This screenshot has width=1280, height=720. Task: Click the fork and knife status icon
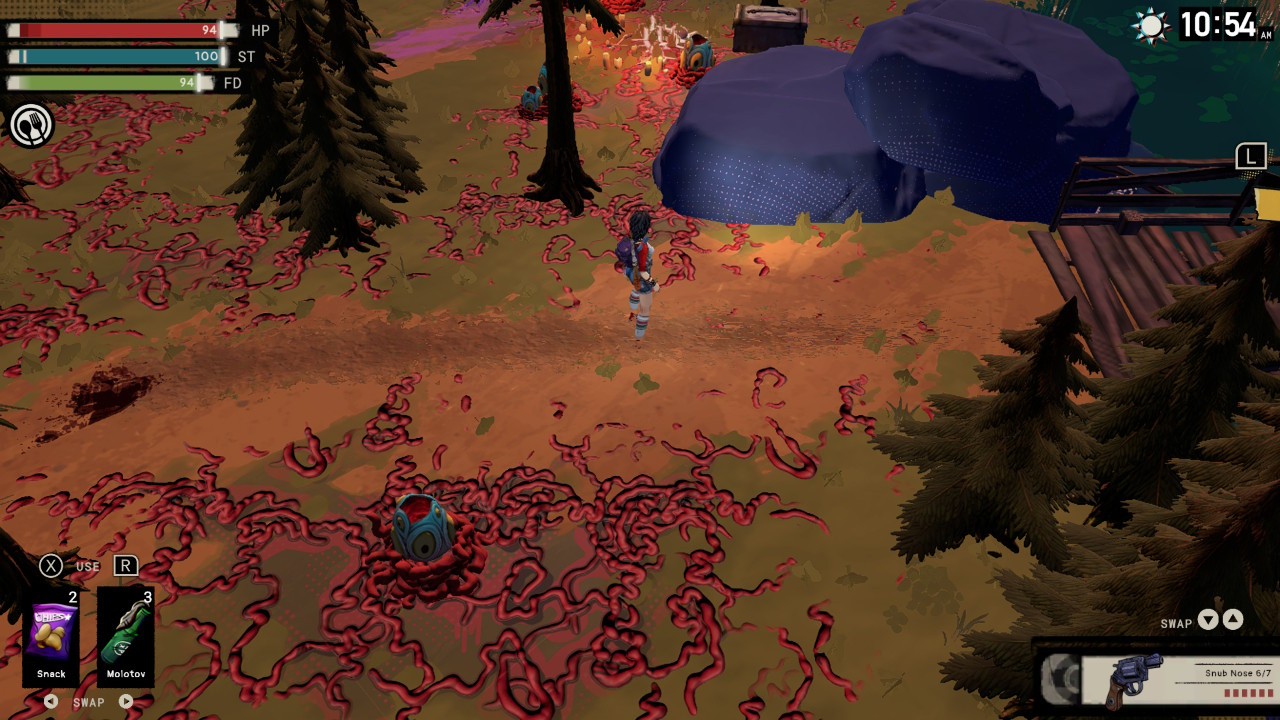point(31,126)
